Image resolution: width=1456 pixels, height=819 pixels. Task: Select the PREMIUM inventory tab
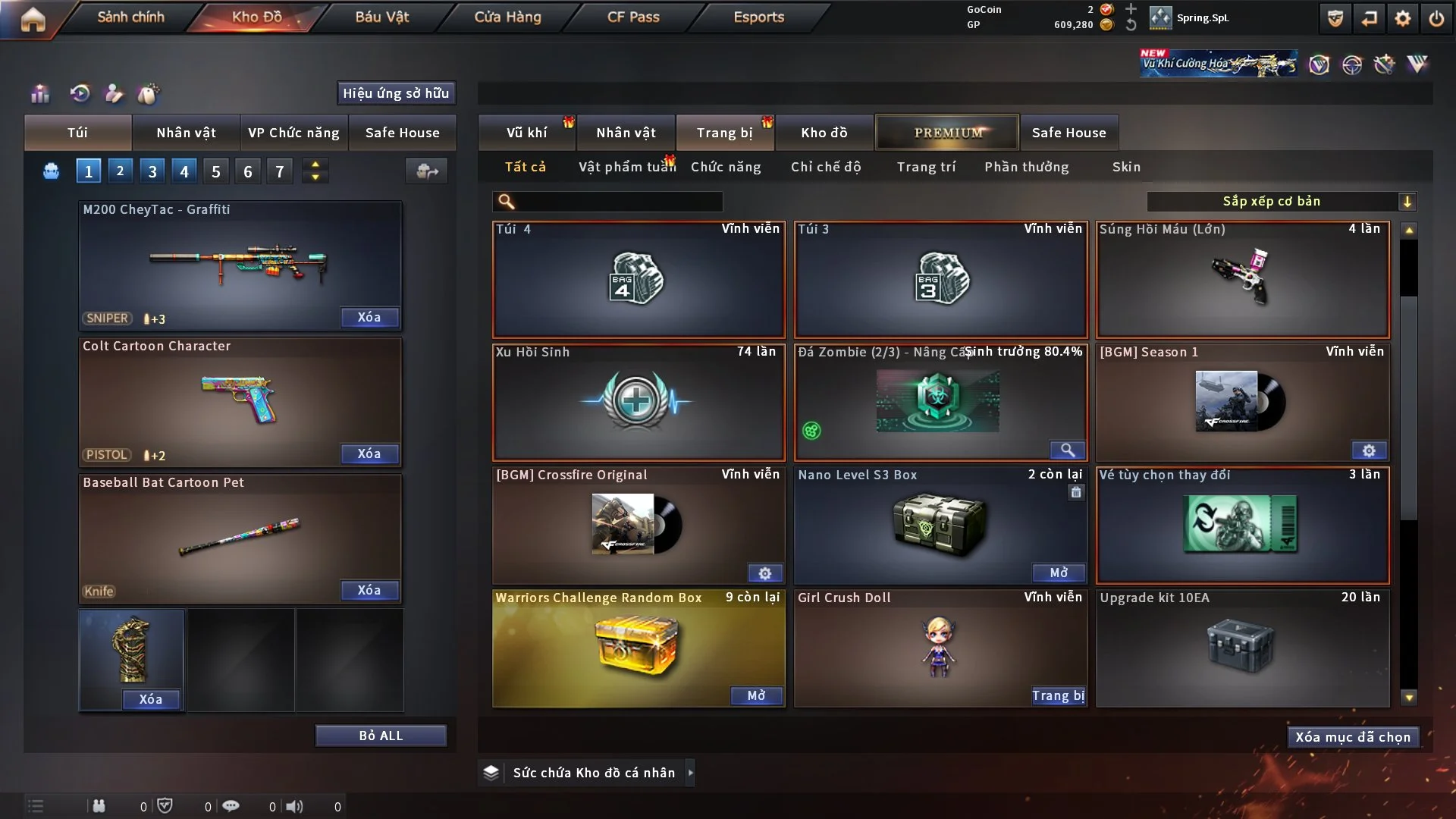pyautogui.click(x=947, y=133)
